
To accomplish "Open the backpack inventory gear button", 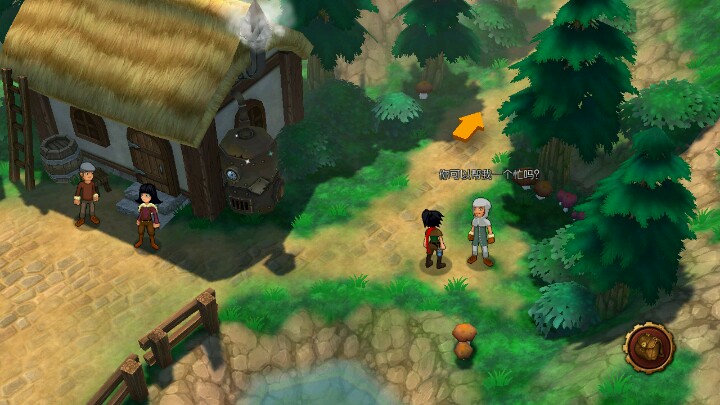I will 649,346.
